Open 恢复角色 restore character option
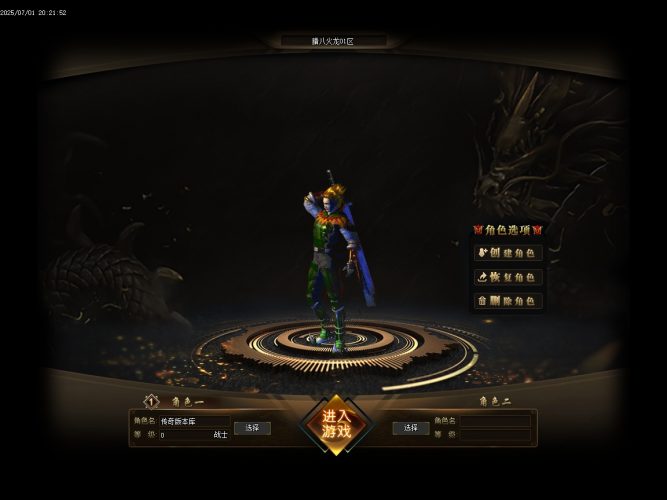Screen dimensions: 667x500 pyautogui.click(x=508, y=277)
